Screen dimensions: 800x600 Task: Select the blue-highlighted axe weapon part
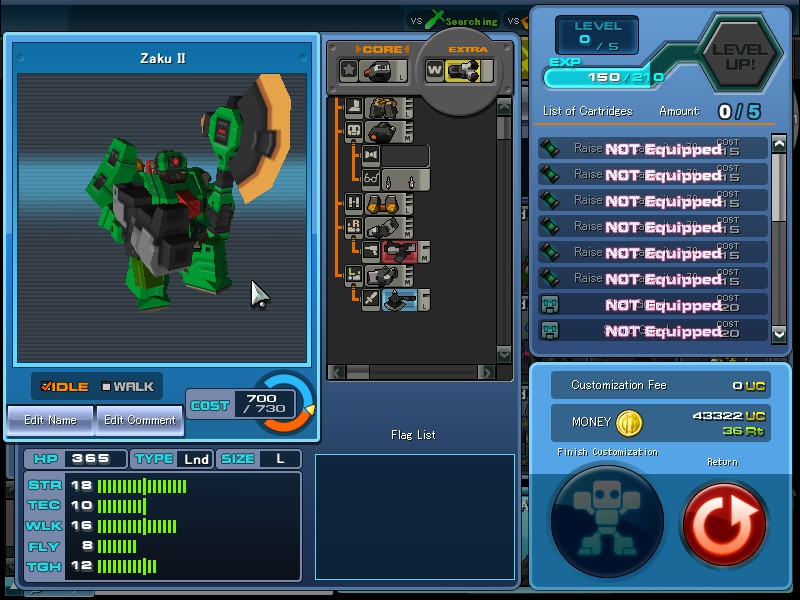click(400, 298)
